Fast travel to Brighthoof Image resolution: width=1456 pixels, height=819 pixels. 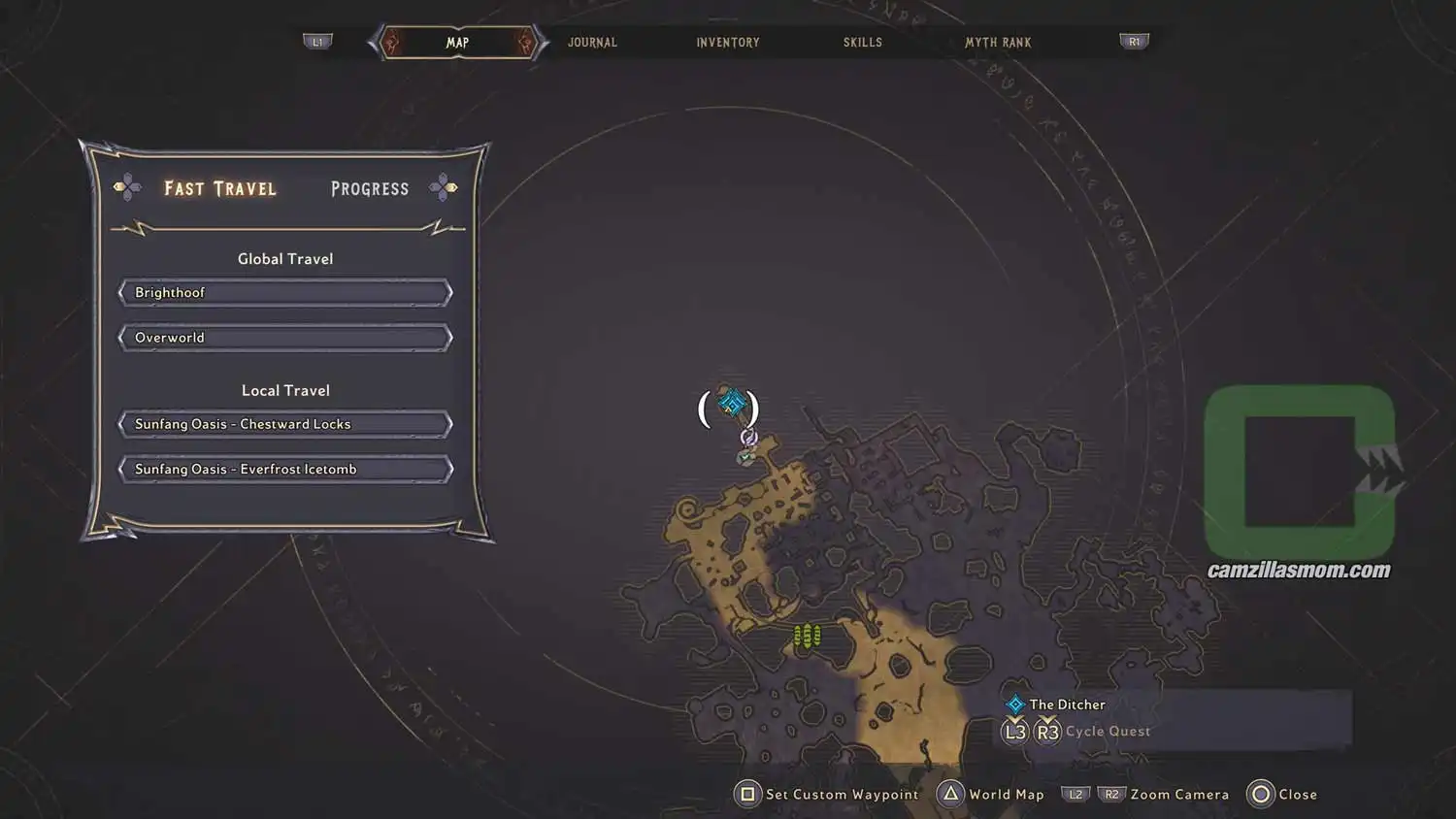(x=284, y=292)
